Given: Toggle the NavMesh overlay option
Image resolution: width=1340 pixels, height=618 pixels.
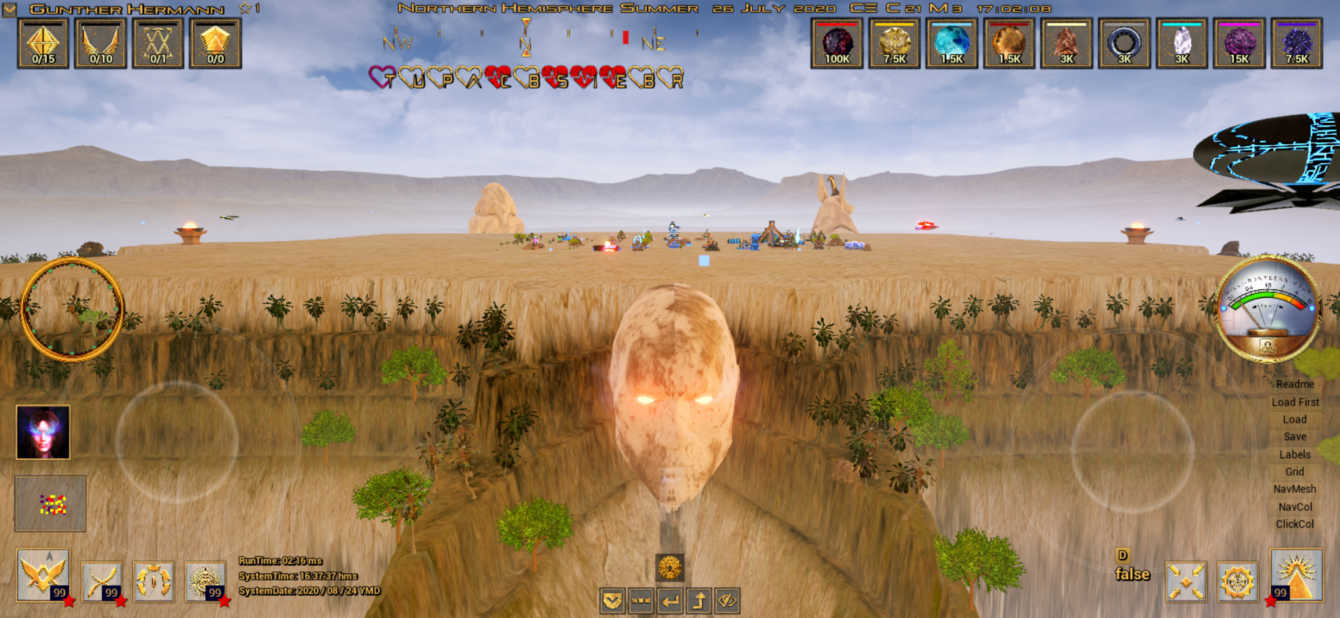Looking at the screenshot, I should click(x=1295, y=489).
